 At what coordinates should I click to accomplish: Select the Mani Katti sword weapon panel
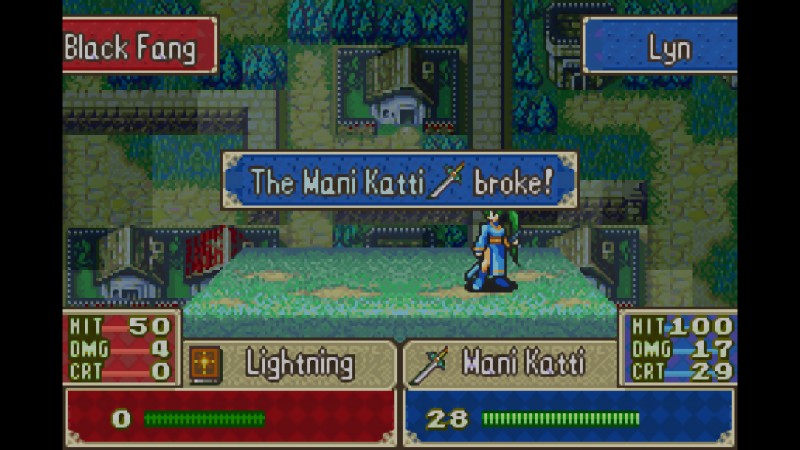[x=510, y=364]
